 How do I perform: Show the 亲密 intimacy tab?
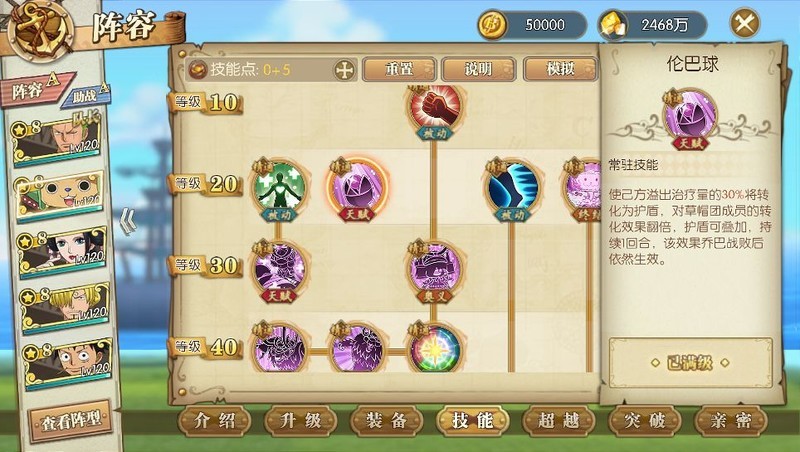(731, 420)
